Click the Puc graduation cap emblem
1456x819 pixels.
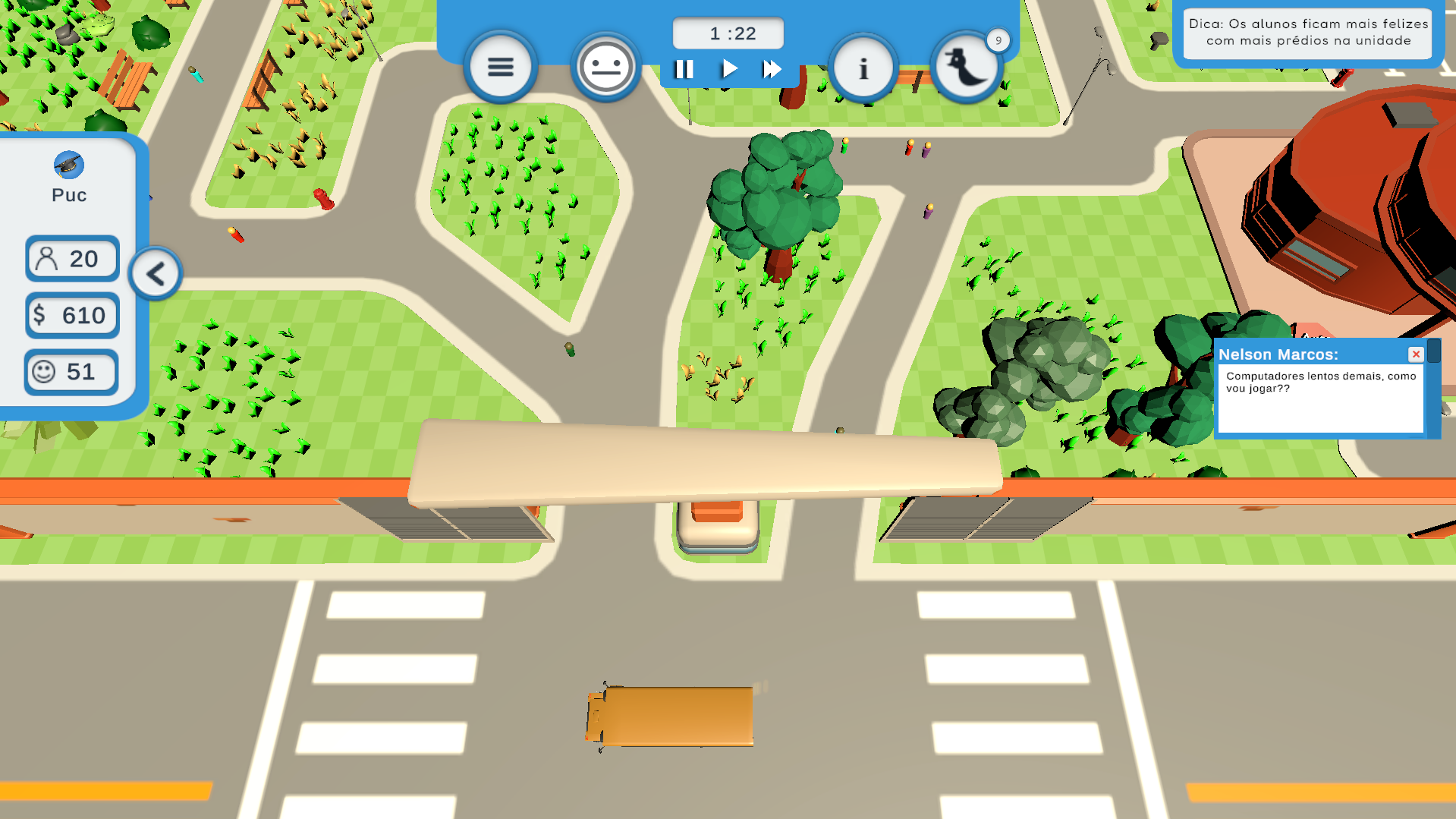pyautogui.click(x=70, y=165)
